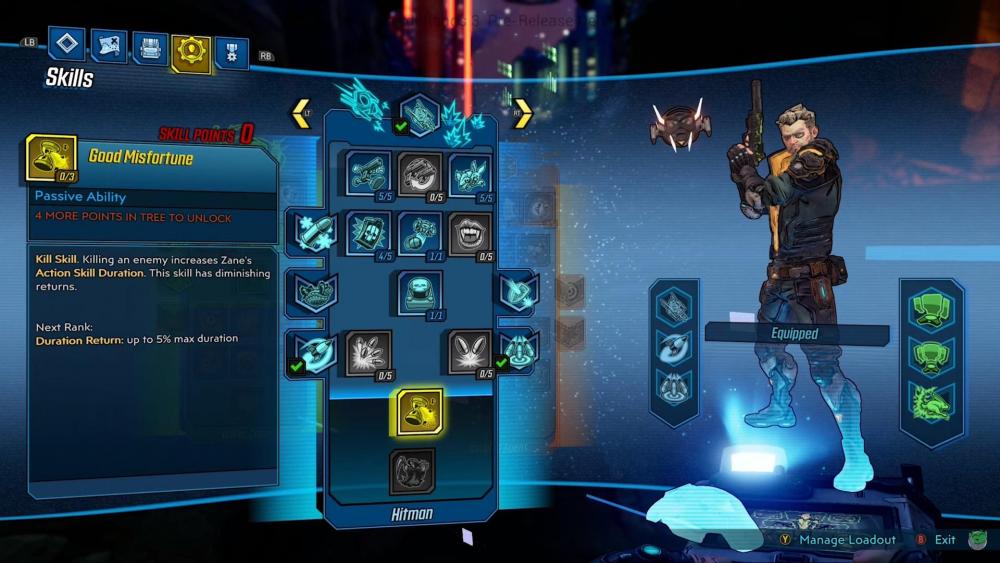Select the rocket icon in equipped skills panel
This screenshot has height=563, width=1000.
pos(675,343)
